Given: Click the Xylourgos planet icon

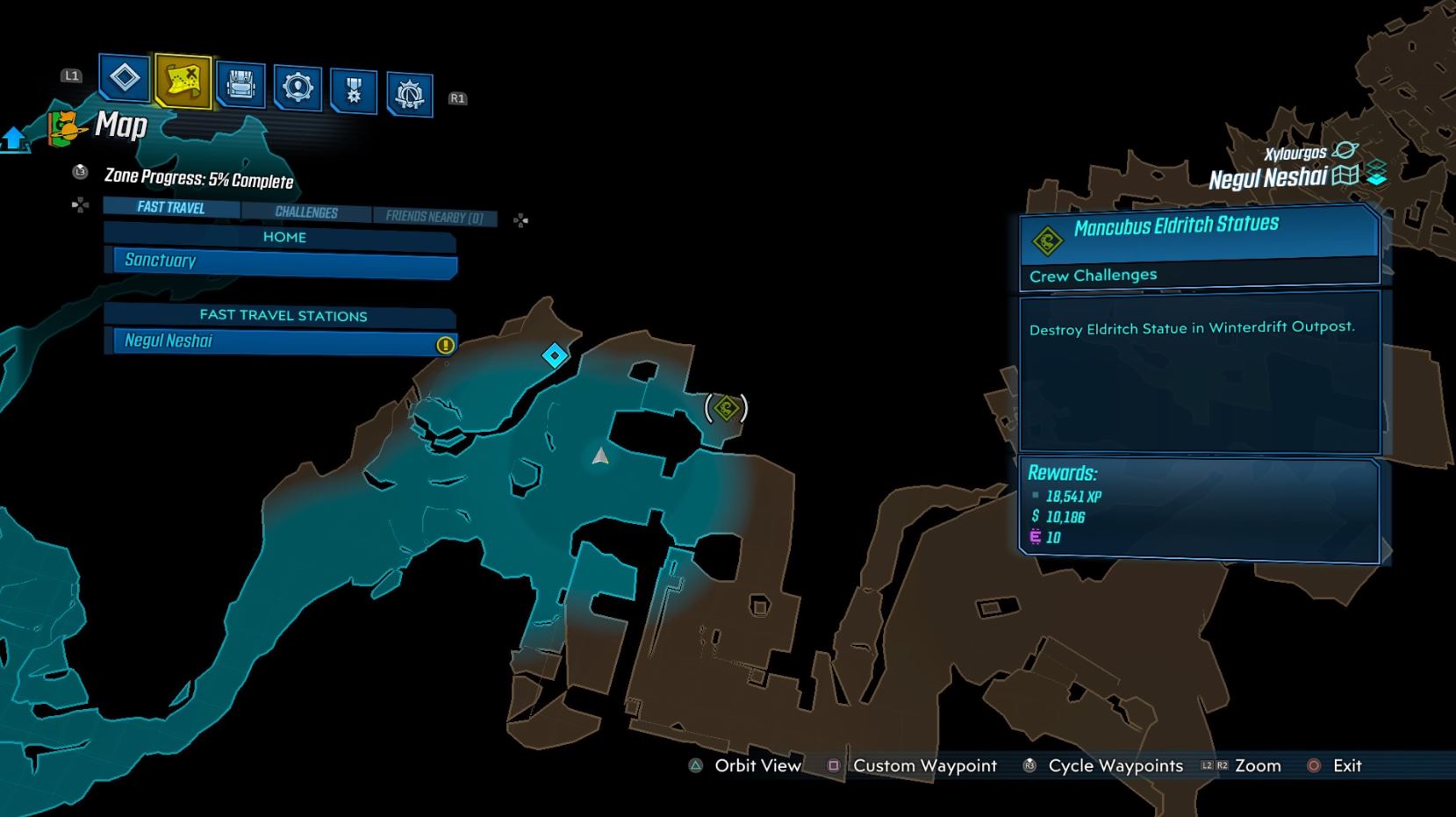Looking at the screenshot, I should (x=1345, y=151).
